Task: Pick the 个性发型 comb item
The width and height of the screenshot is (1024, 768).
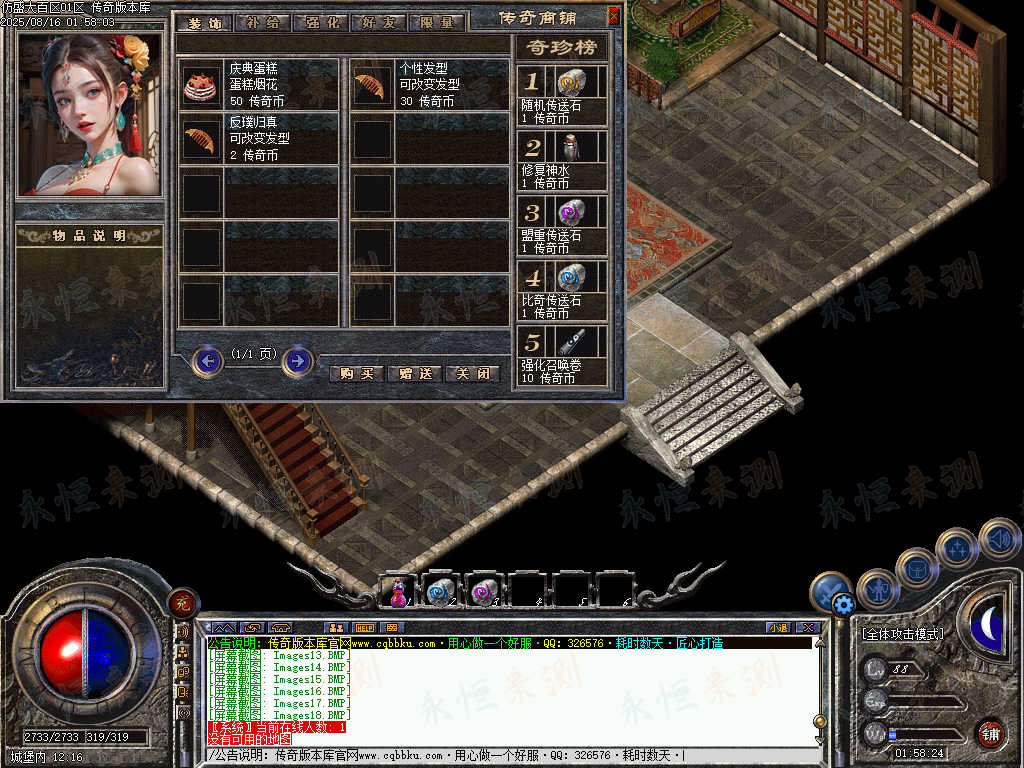Action: (370, 86)
